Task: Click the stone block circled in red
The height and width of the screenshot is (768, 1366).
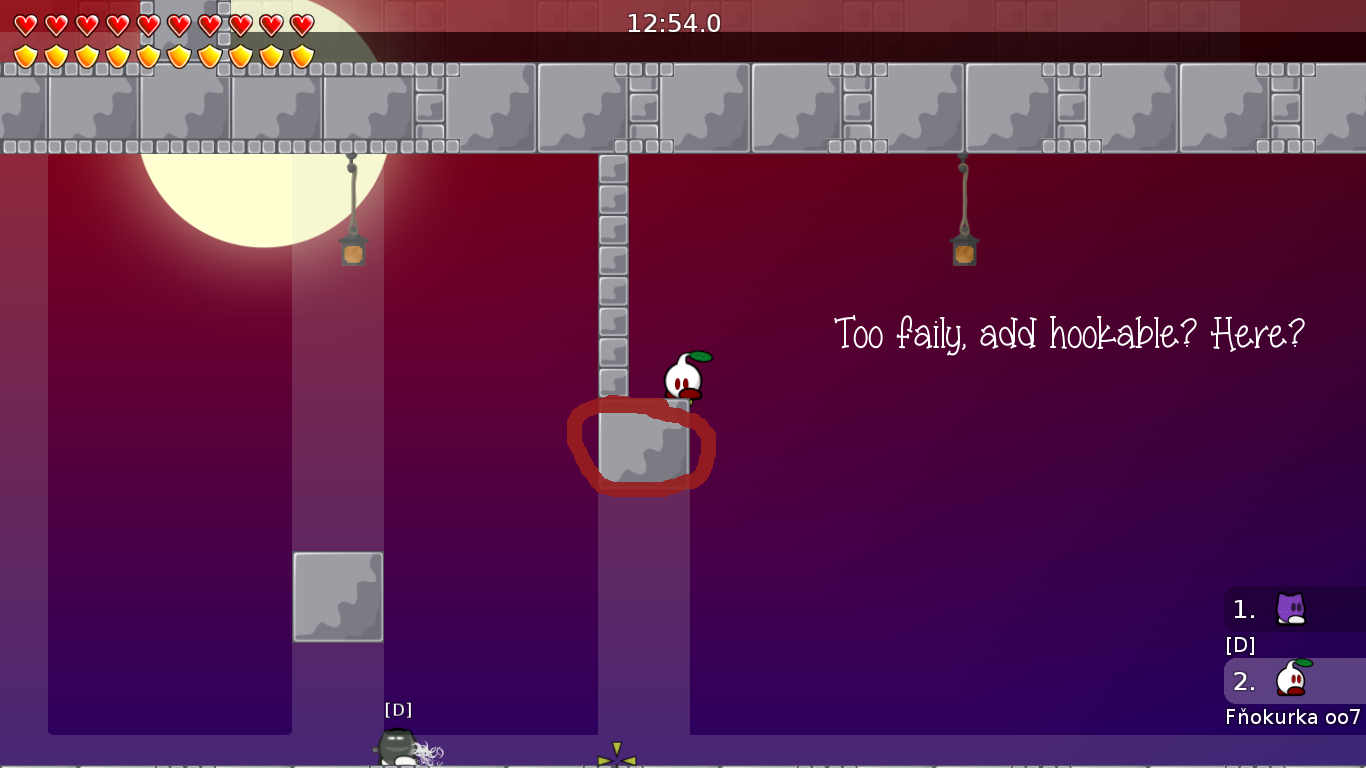Action: pos(641,447)
